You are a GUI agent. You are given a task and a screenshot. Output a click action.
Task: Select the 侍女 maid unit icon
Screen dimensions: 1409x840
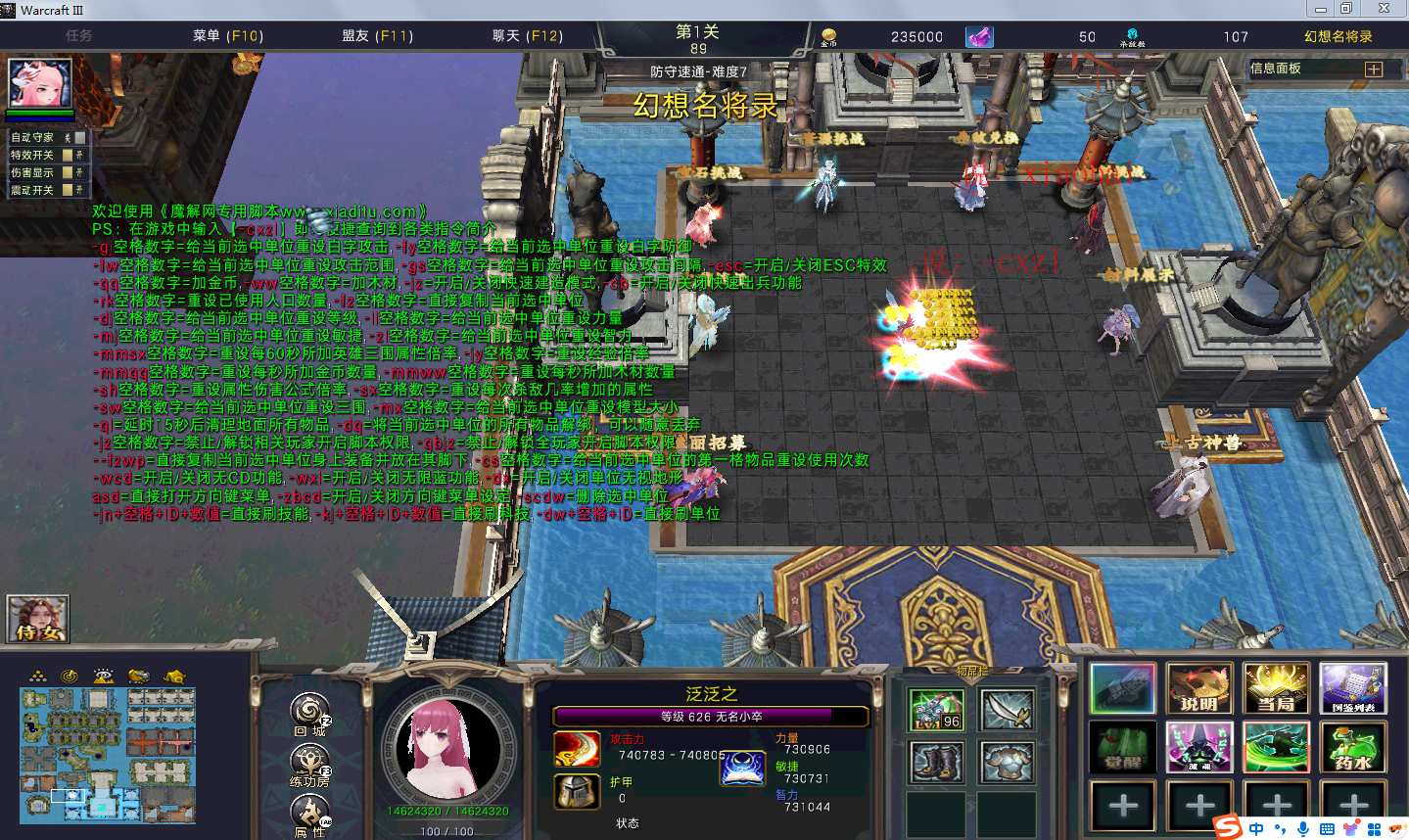pyautogui.click(x=38, y=620)
